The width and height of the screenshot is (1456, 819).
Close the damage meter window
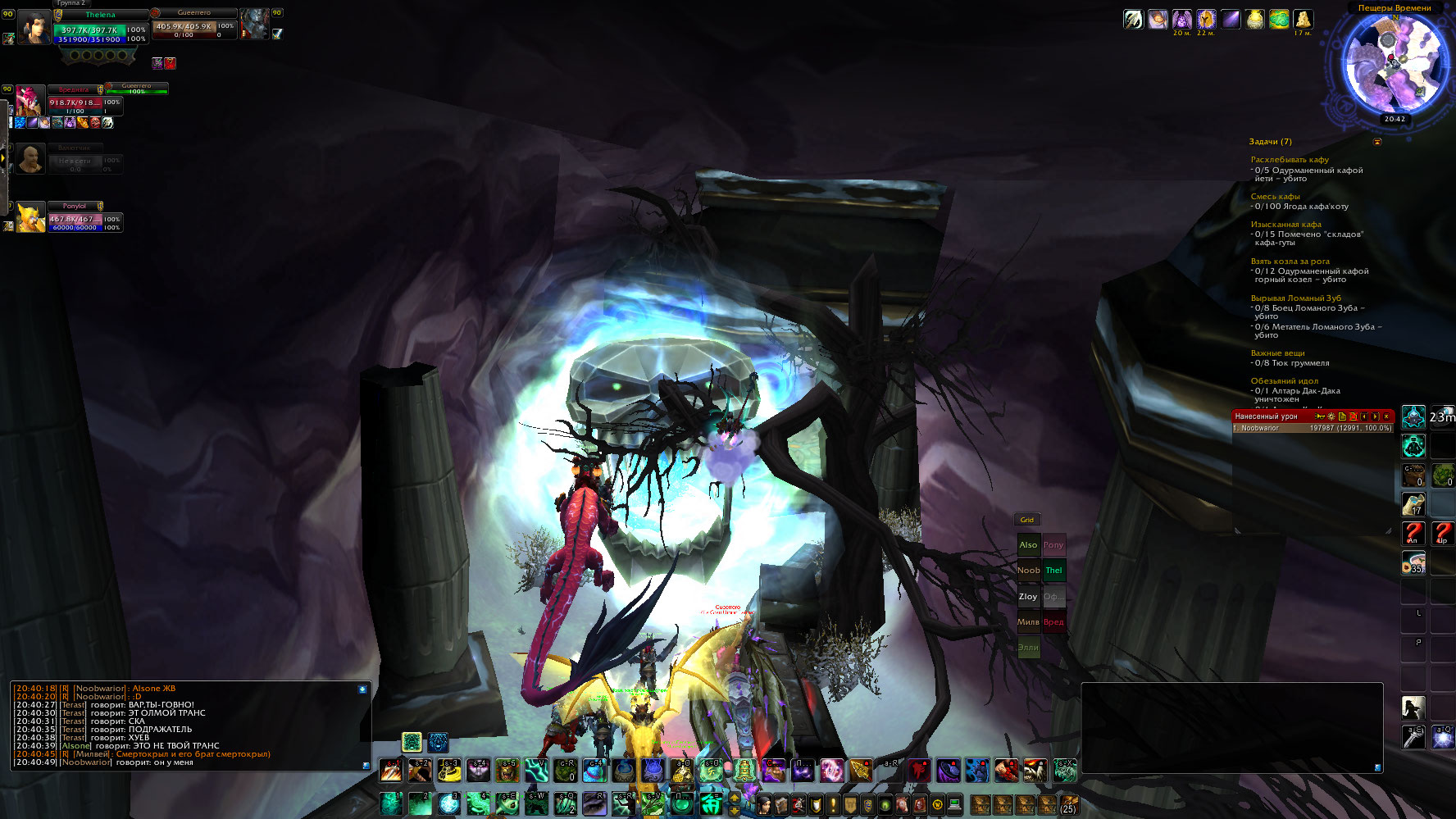[1386, 416]
